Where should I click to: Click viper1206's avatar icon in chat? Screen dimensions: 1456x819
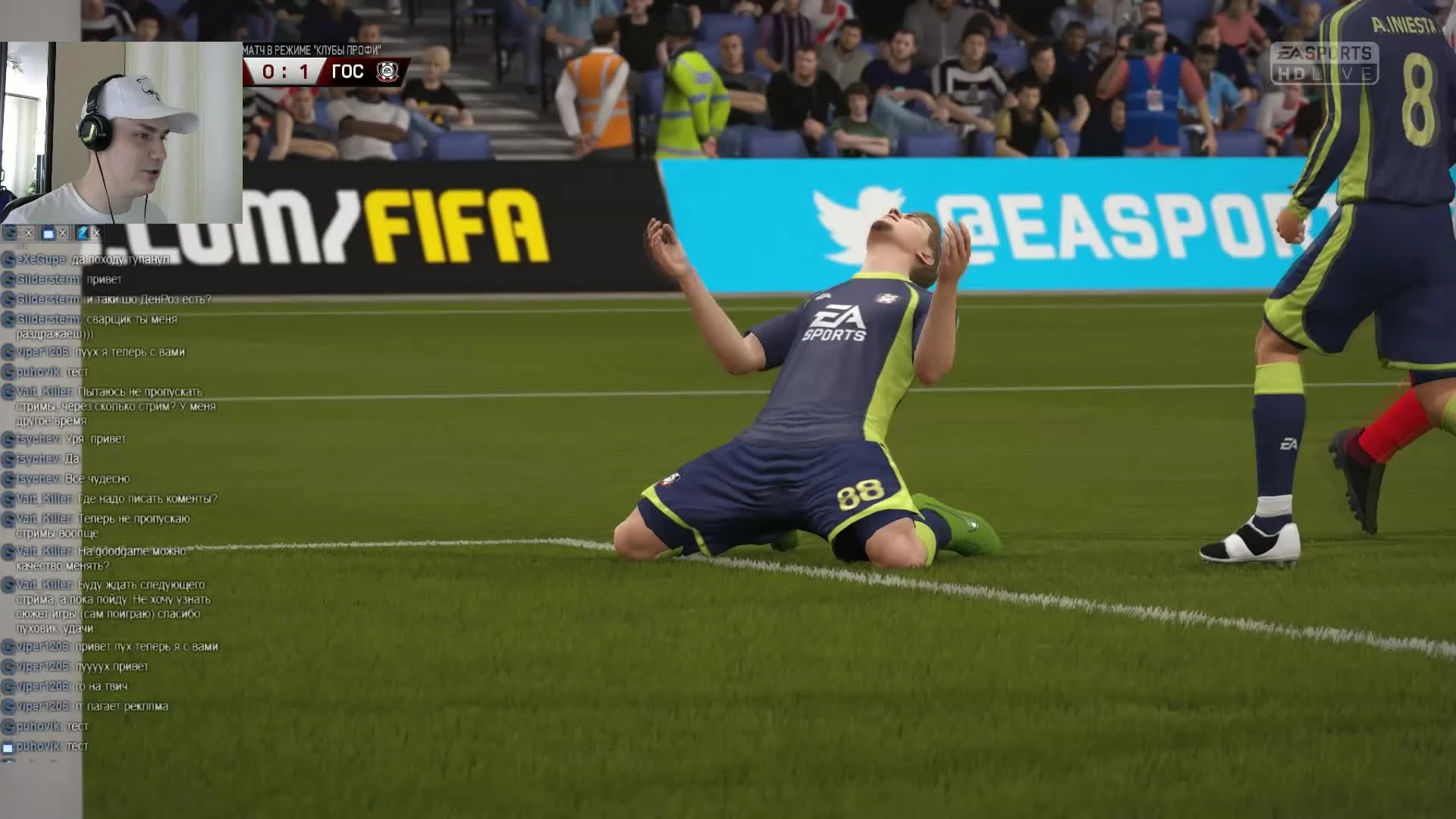(9, 352)
